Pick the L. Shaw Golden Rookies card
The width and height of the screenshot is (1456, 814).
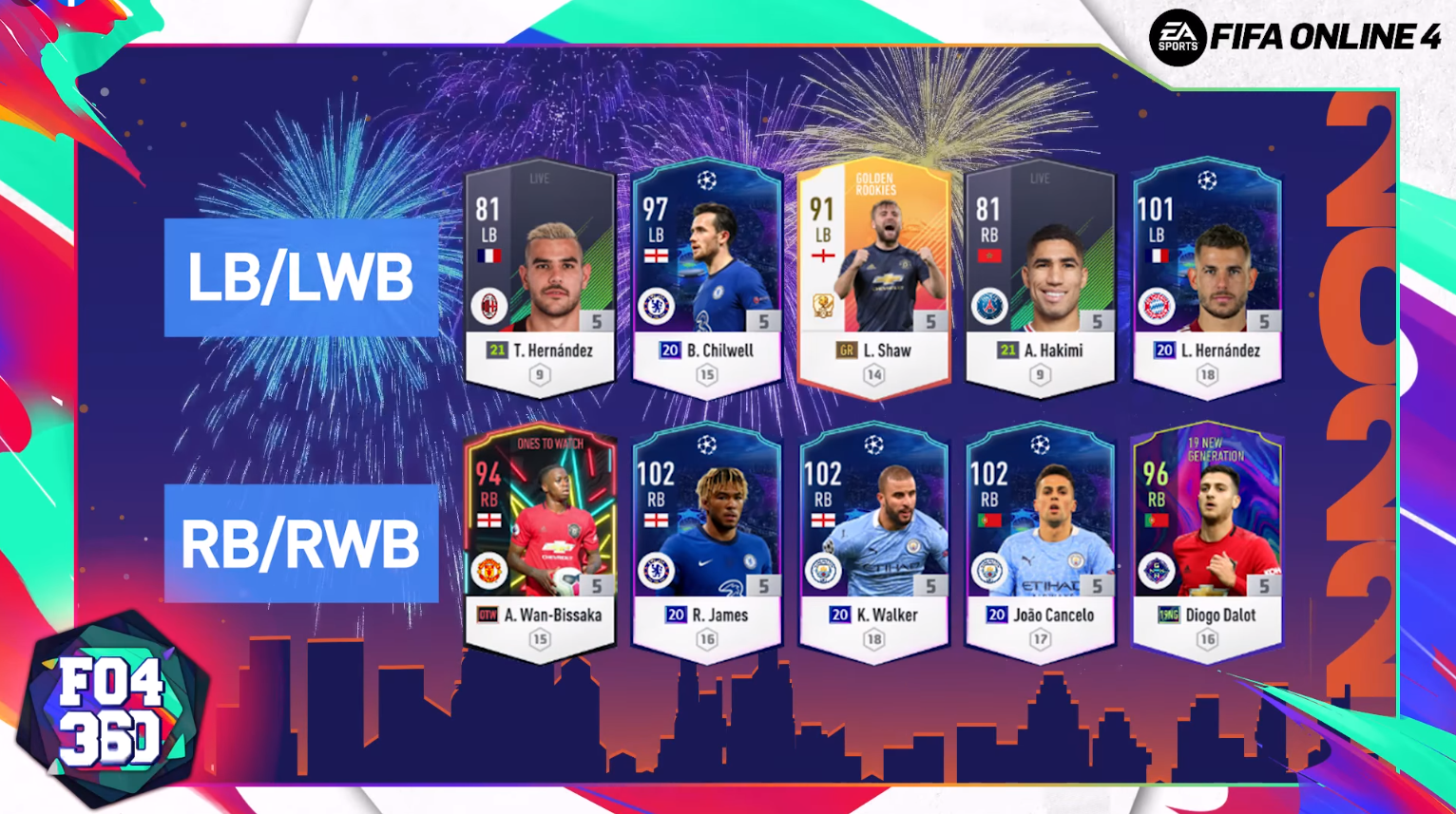click(873, 275)
